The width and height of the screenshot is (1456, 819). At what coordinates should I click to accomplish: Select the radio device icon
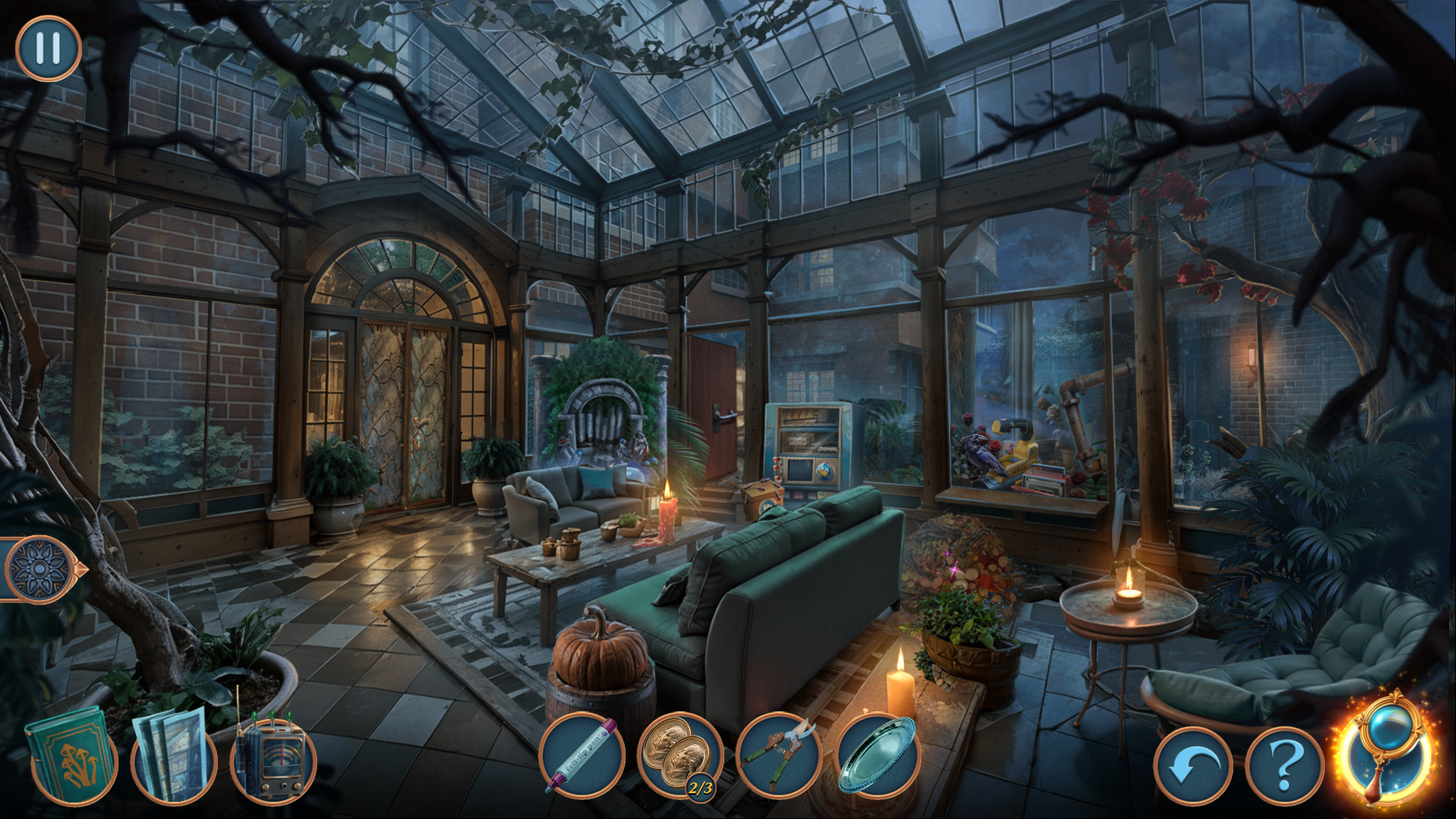(272, 758)
